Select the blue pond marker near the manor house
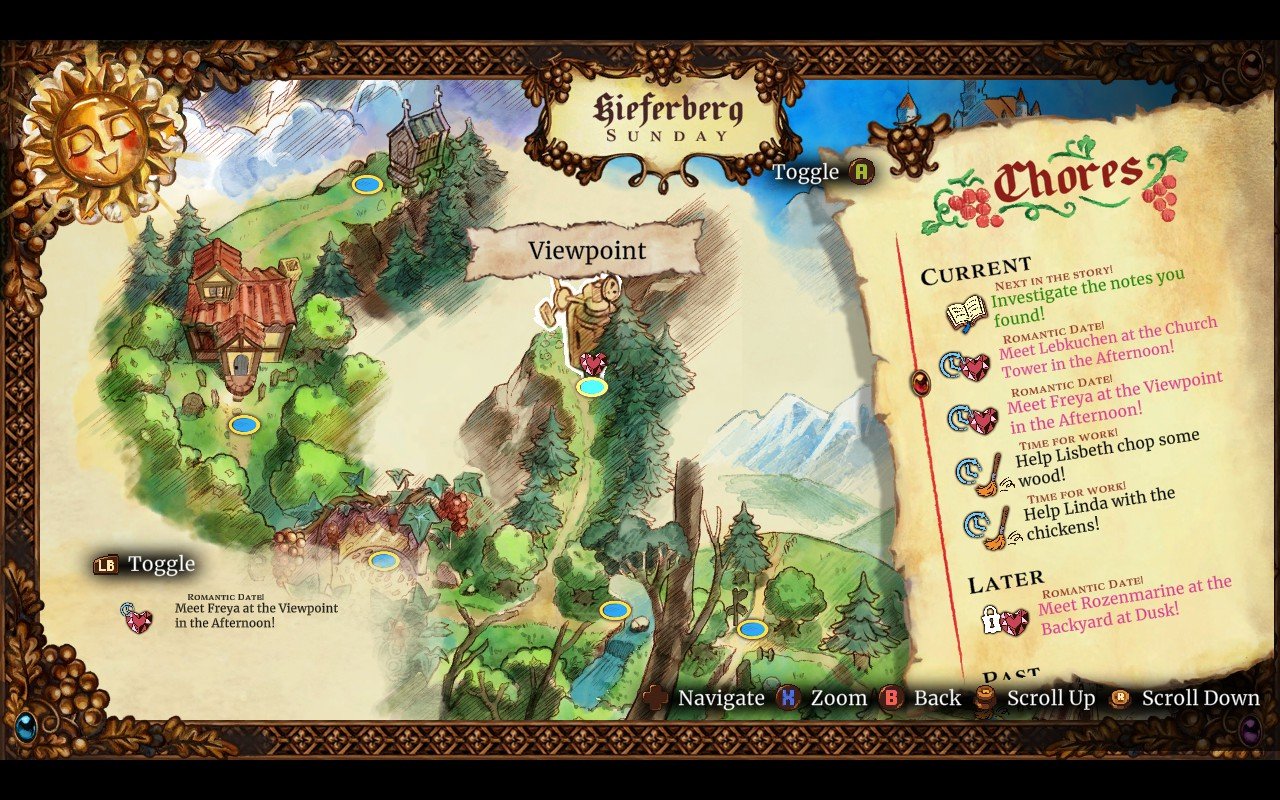The image size is (1280, 800). 245,424
